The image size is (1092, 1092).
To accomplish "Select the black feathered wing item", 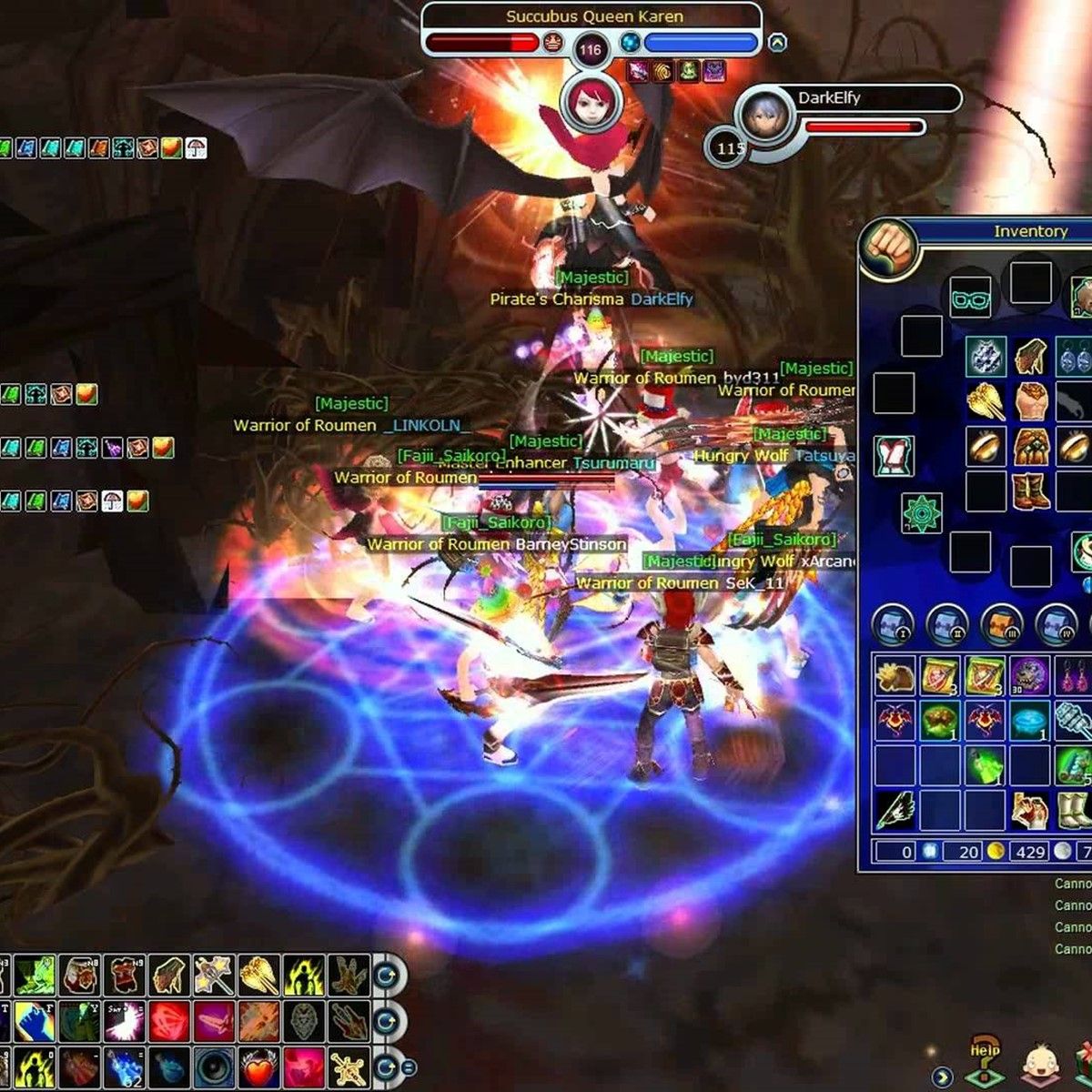I will click(895, 810).
